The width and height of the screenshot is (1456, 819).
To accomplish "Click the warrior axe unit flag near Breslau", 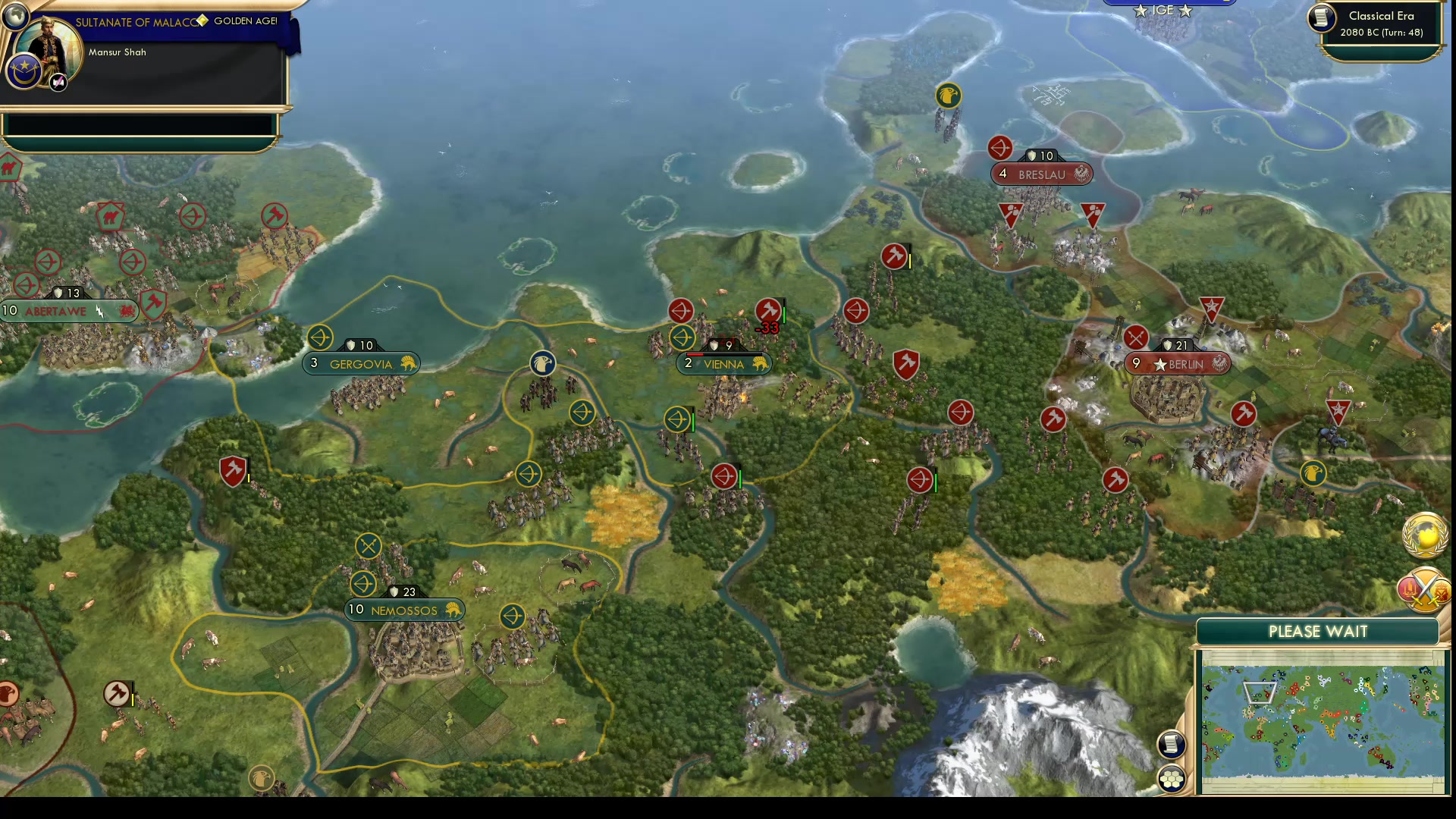I will (895, 256).
